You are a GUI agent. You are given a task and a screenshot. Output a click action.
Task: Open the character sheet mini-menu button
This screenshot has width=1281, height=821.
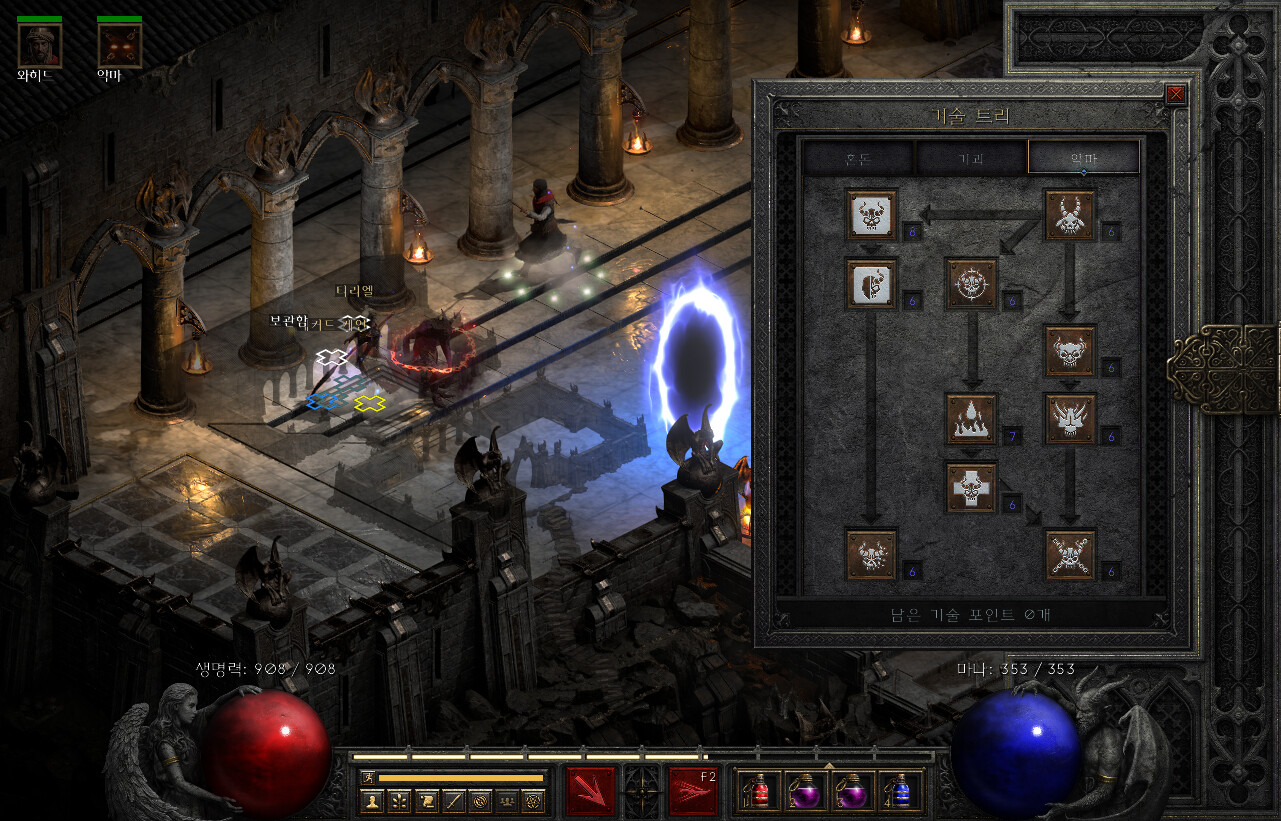(x=372, y=800)
